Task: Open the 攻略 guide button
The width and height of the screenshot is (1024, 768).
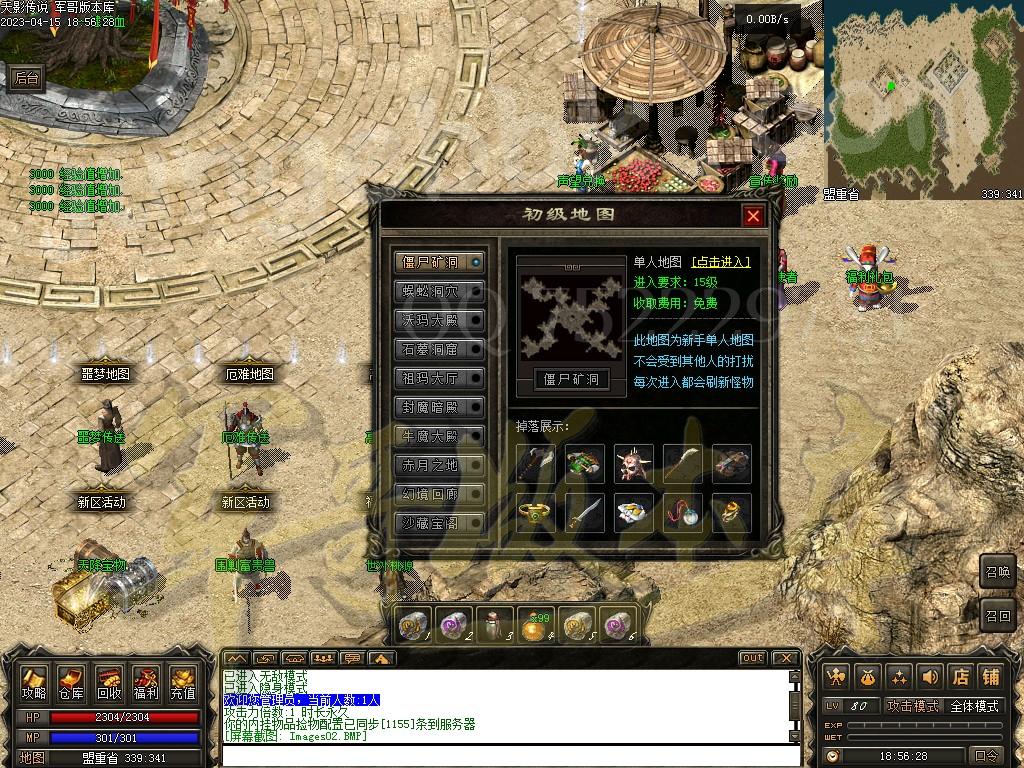Action: pos(34,684)
